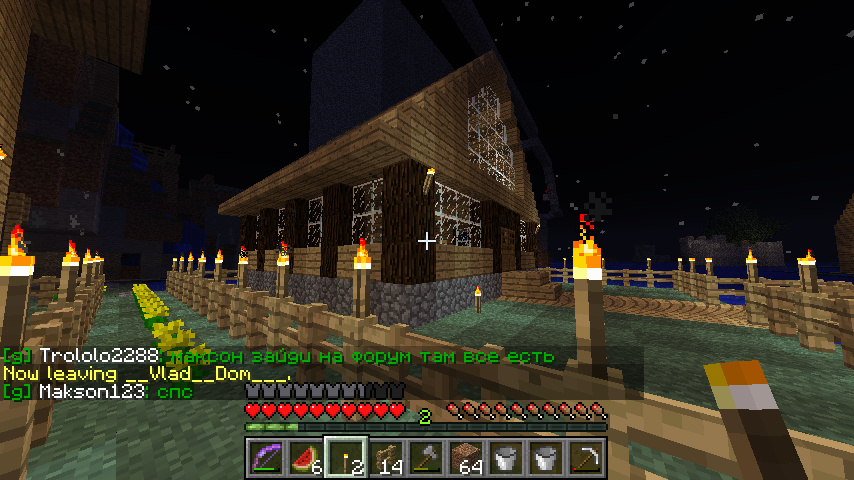
Task: Select the enchanted bow hotbar slot
Action: [265, 458]
